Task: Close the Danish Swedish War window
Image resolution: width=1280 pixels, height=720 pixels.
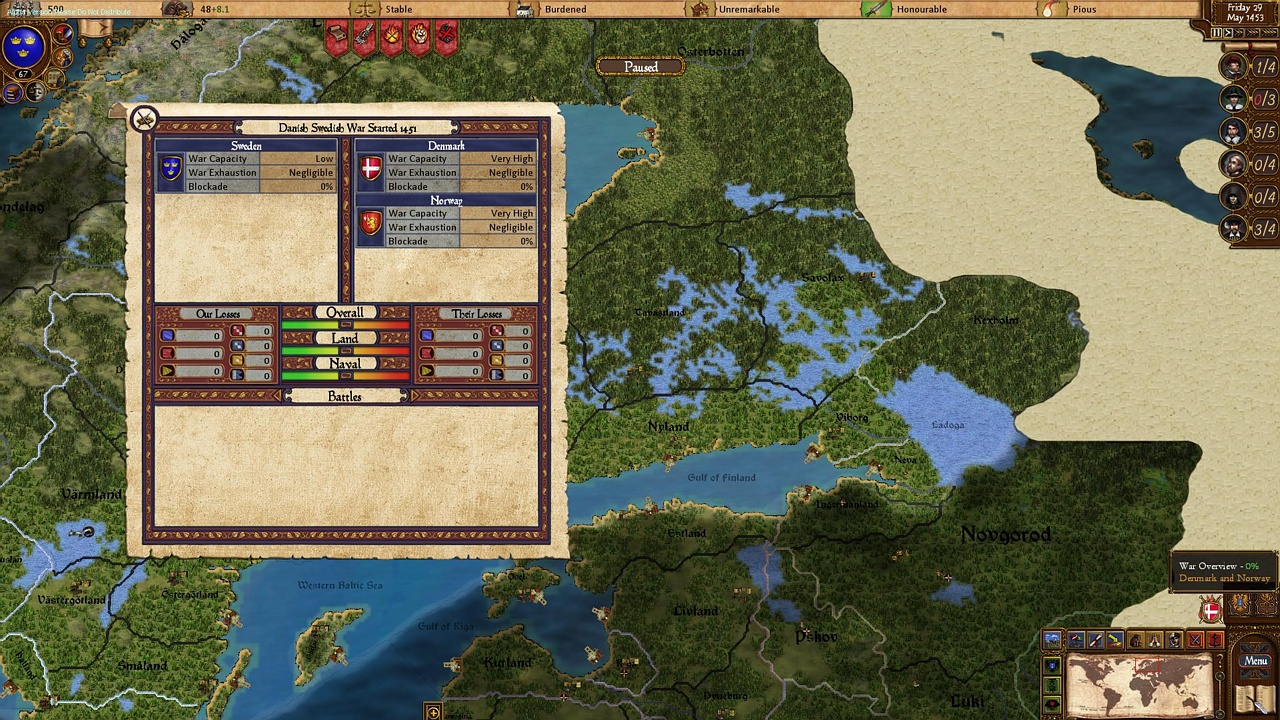Action: tap(144, 119)
